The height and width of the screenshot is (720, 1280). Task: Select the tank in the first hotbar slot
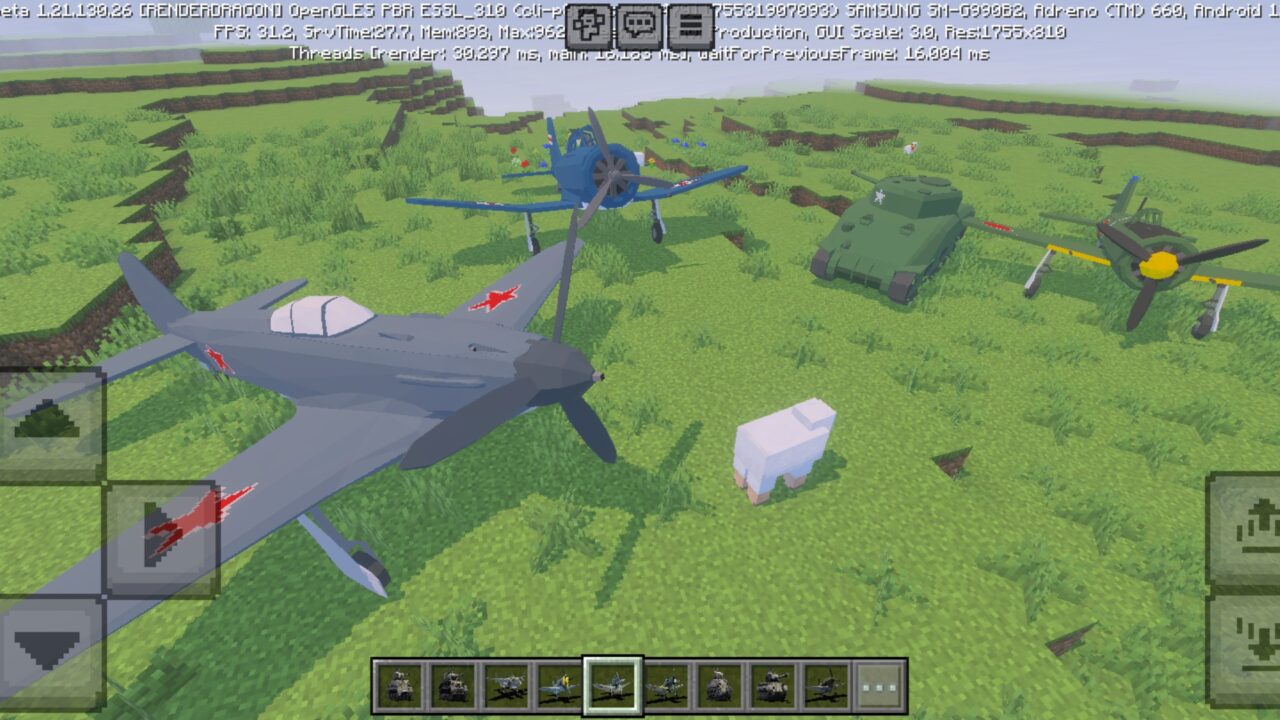click(x=398, y=685)
